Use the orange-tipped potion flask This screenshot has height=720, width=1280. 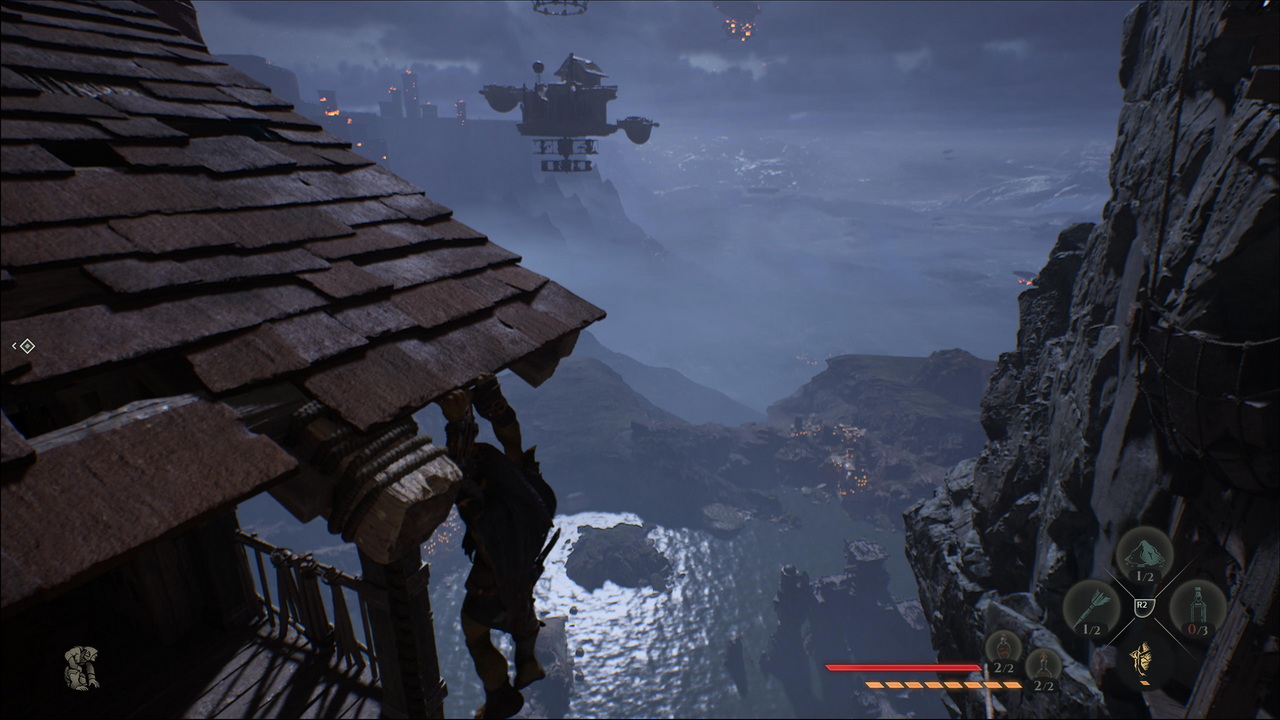(x=1043, y=666)
